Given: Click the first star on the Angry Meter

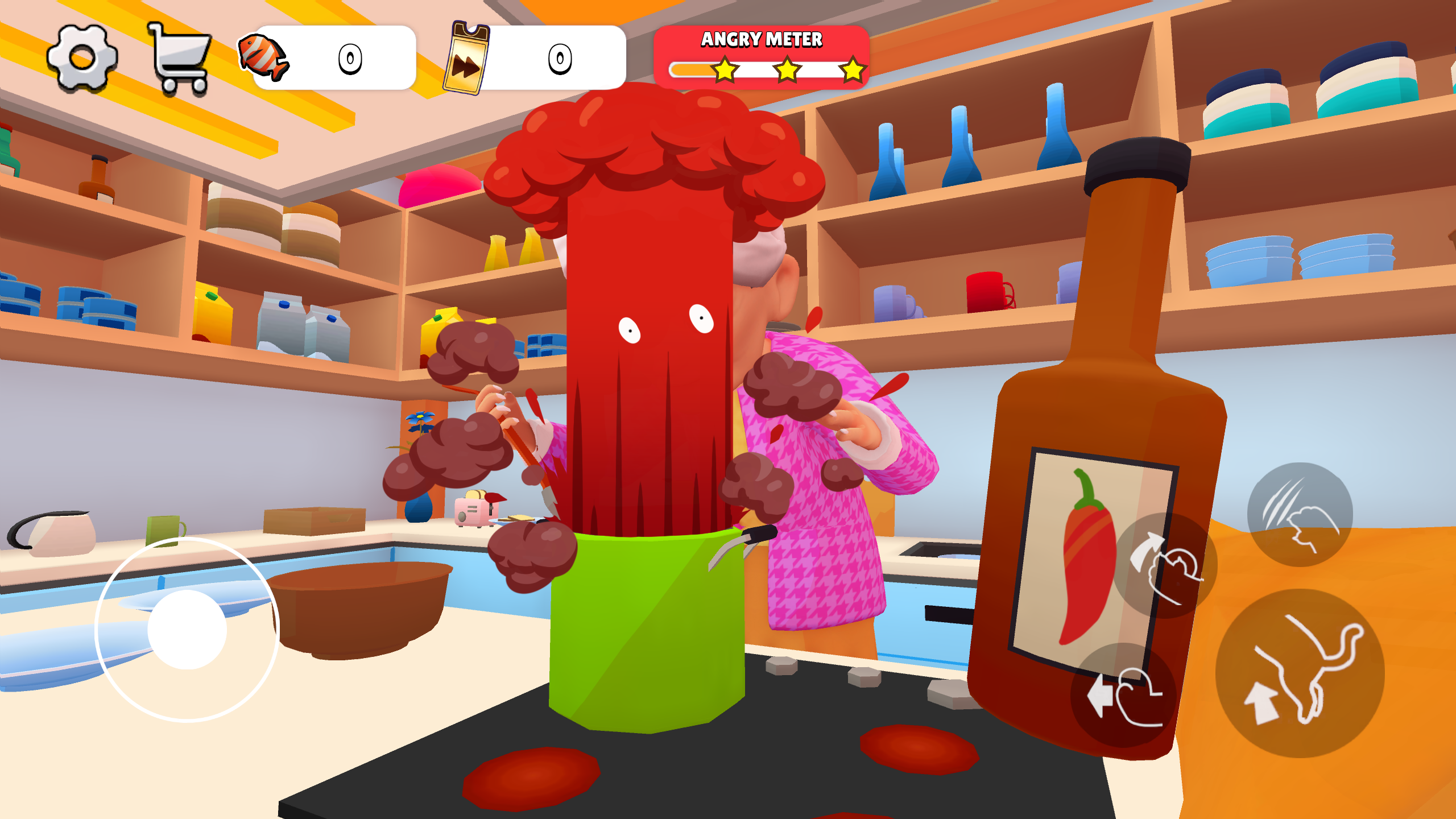Looking at the screenshot, I should pyautogui.click(x=725, y=70).
